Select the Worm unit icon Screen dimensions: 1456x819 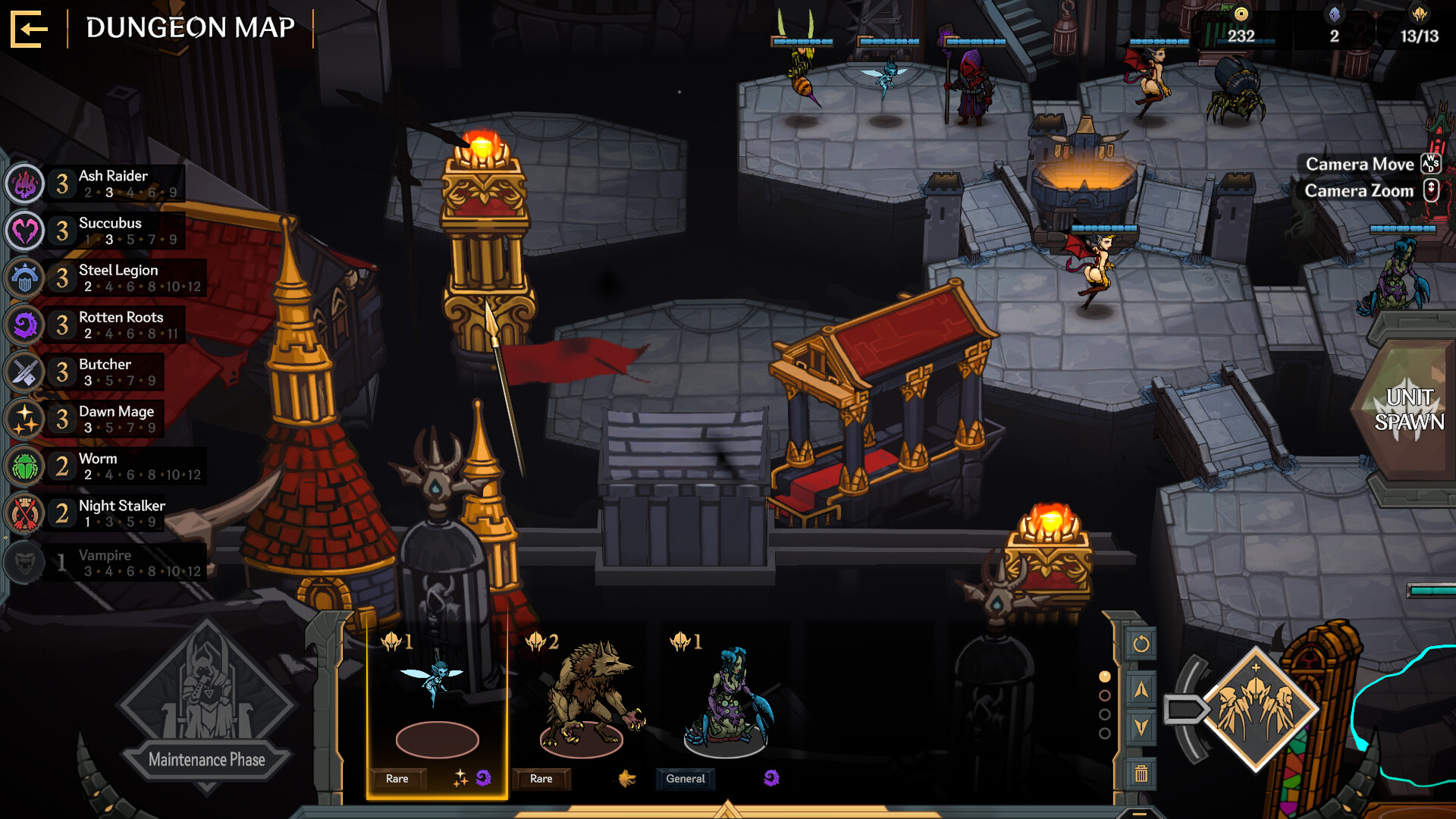(25, 466)
